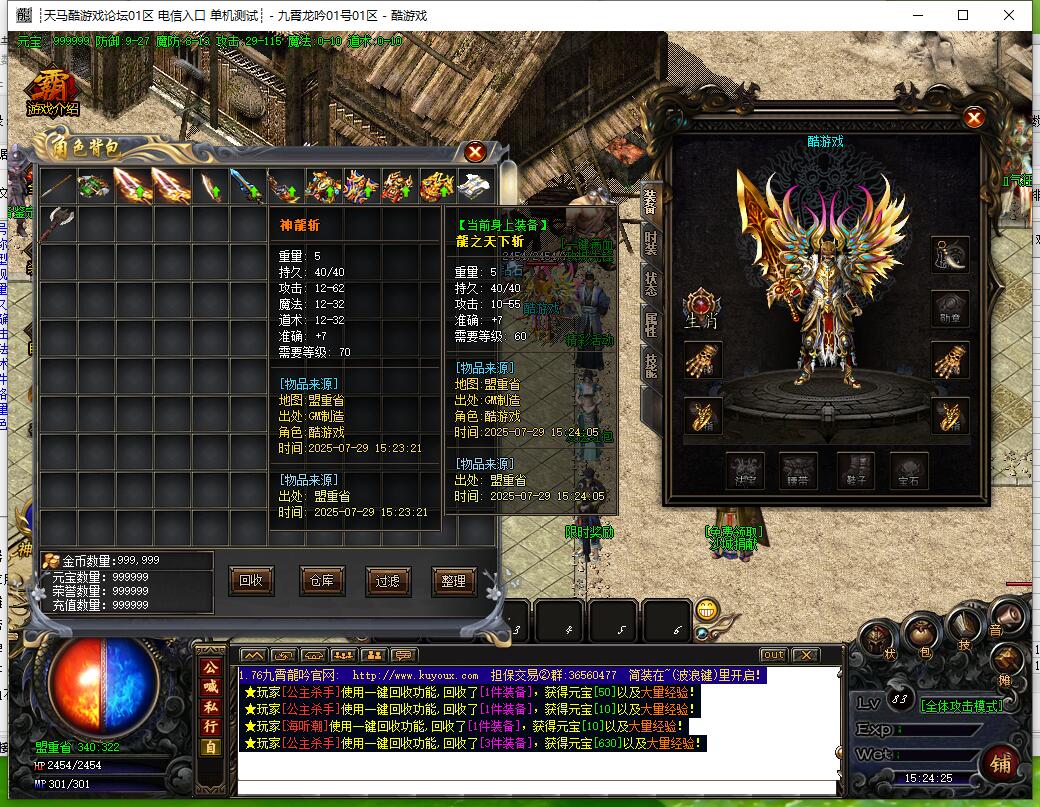Toggle the 全体攻击模式 attack mode
The height and width of the screenshot is (807, 1040).
tap(960, 705)
